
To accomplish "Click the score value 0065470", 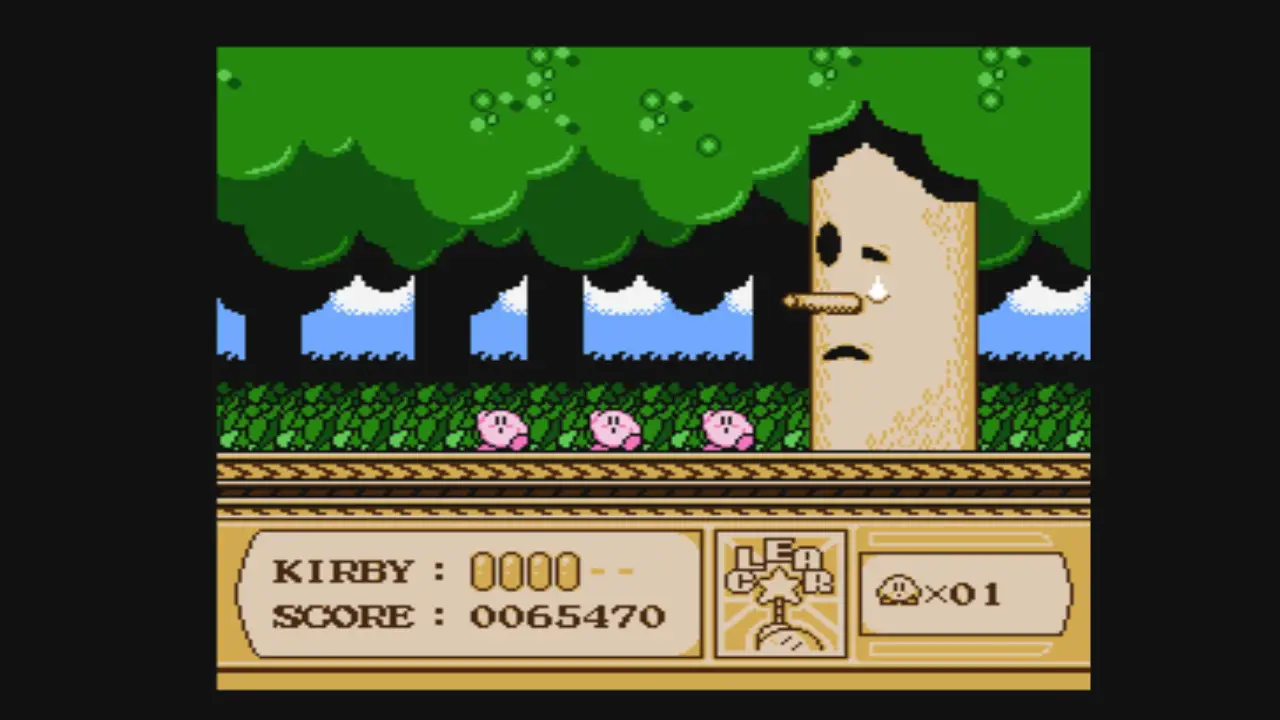I will [x=567, y=616].
